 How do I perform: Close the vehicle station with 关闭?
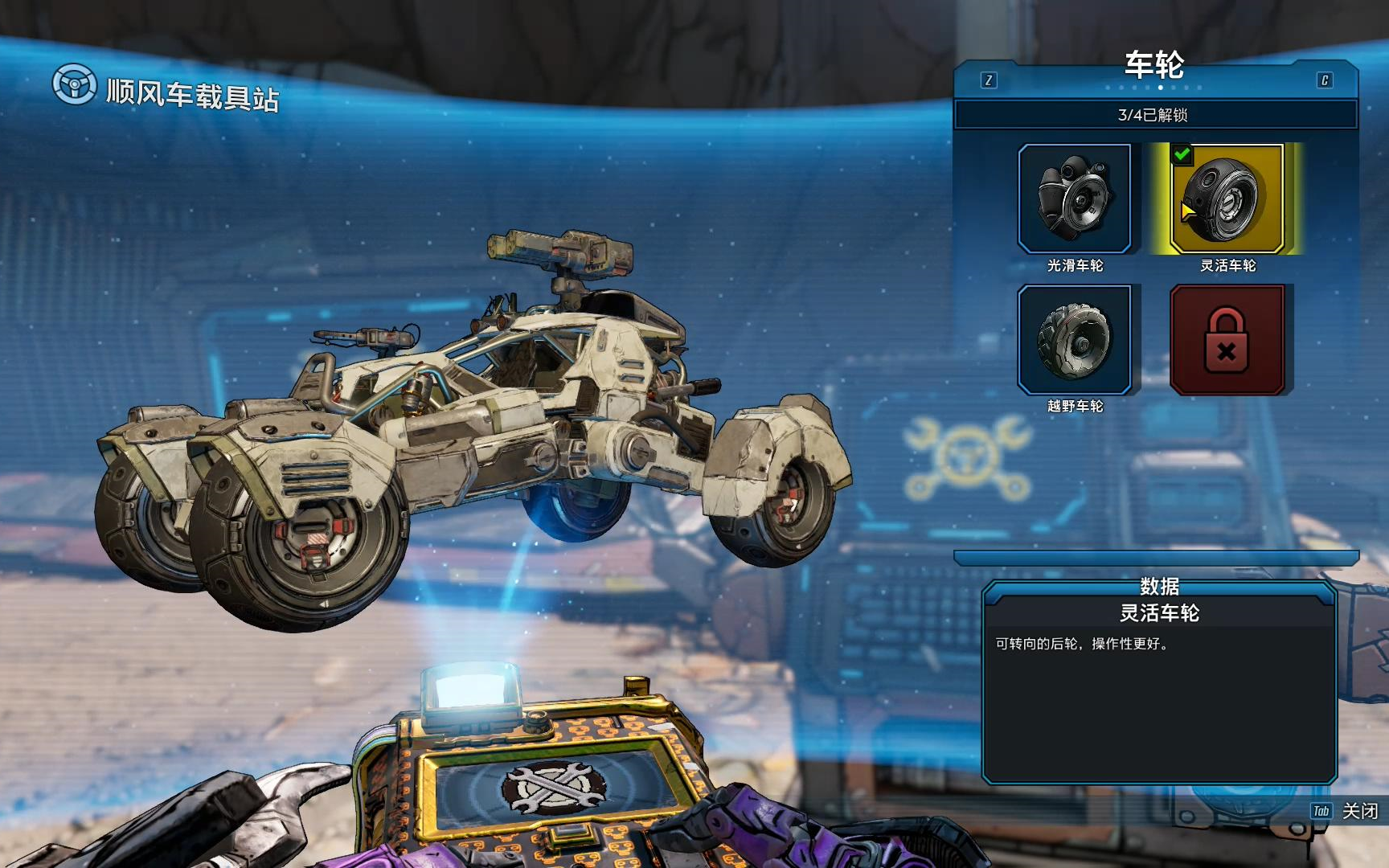(x=1358, y=811)
